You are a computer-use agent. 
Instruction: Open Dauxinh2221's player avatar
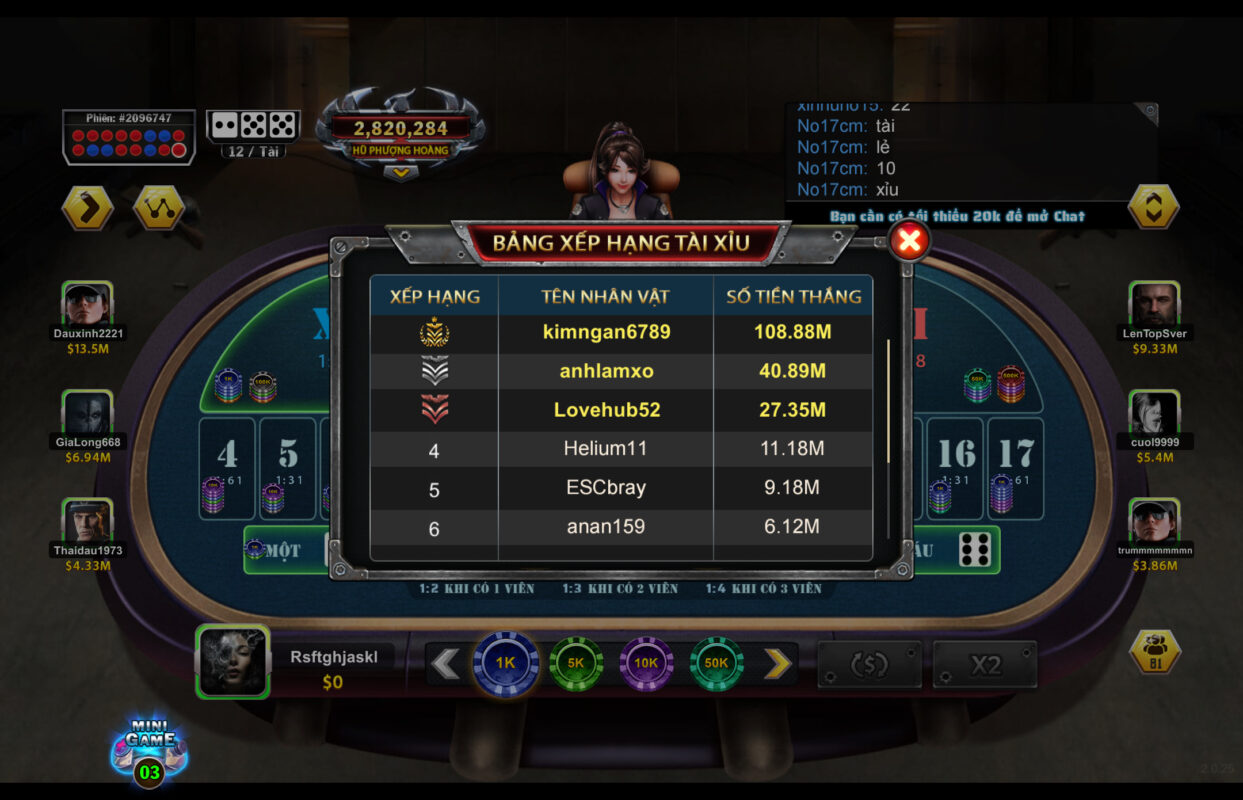(x=87, y=303)
